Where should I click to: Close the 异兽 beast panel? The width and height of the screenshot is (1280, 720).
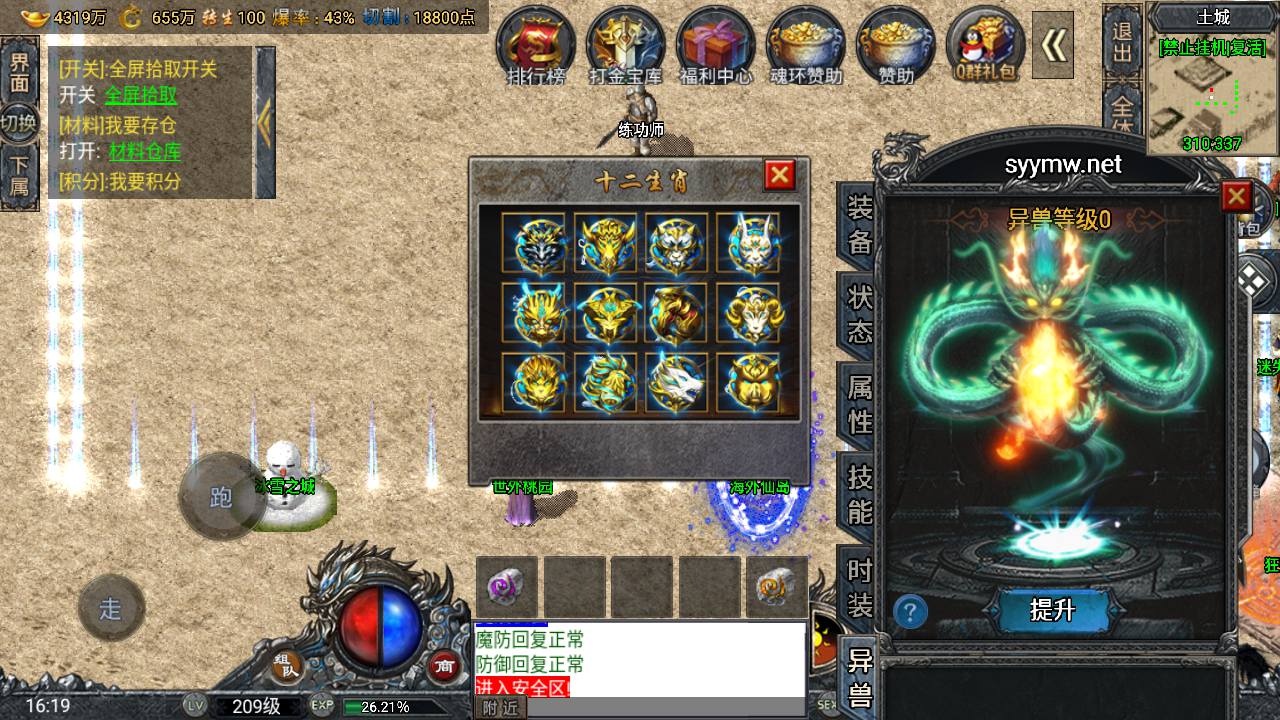pos(1237,196)
